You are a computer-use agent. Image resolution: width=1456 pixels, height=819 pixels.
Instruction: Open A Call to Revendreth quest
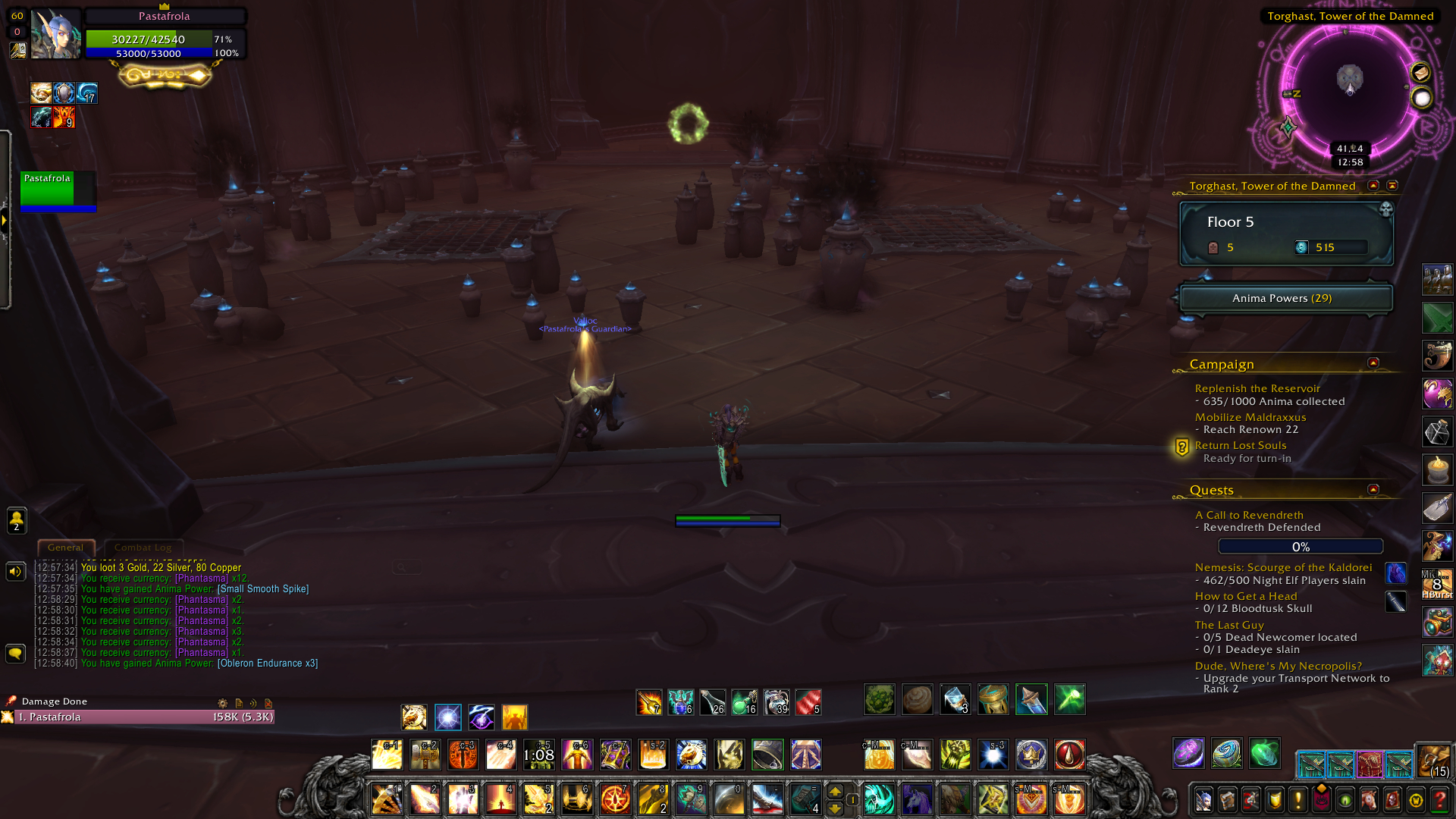click(x=1248, y=515)
